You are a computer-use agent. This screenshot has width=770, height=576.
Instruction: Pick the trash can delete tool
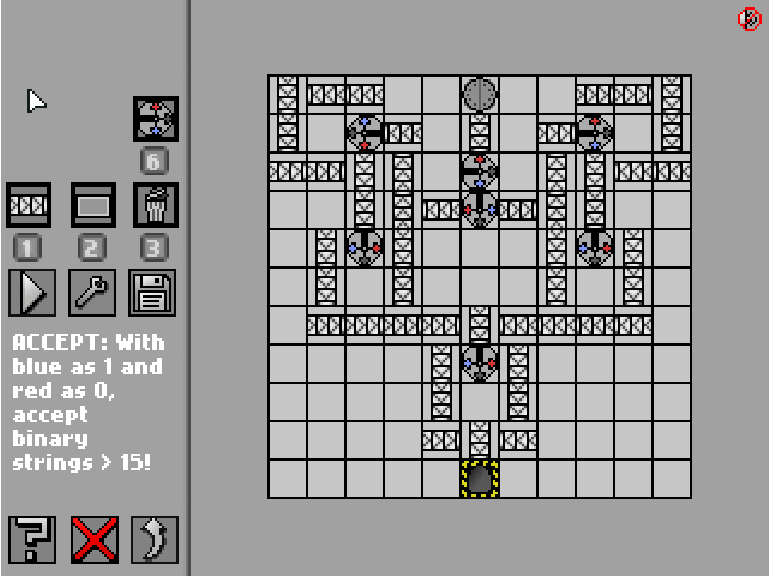coord(155,205)
